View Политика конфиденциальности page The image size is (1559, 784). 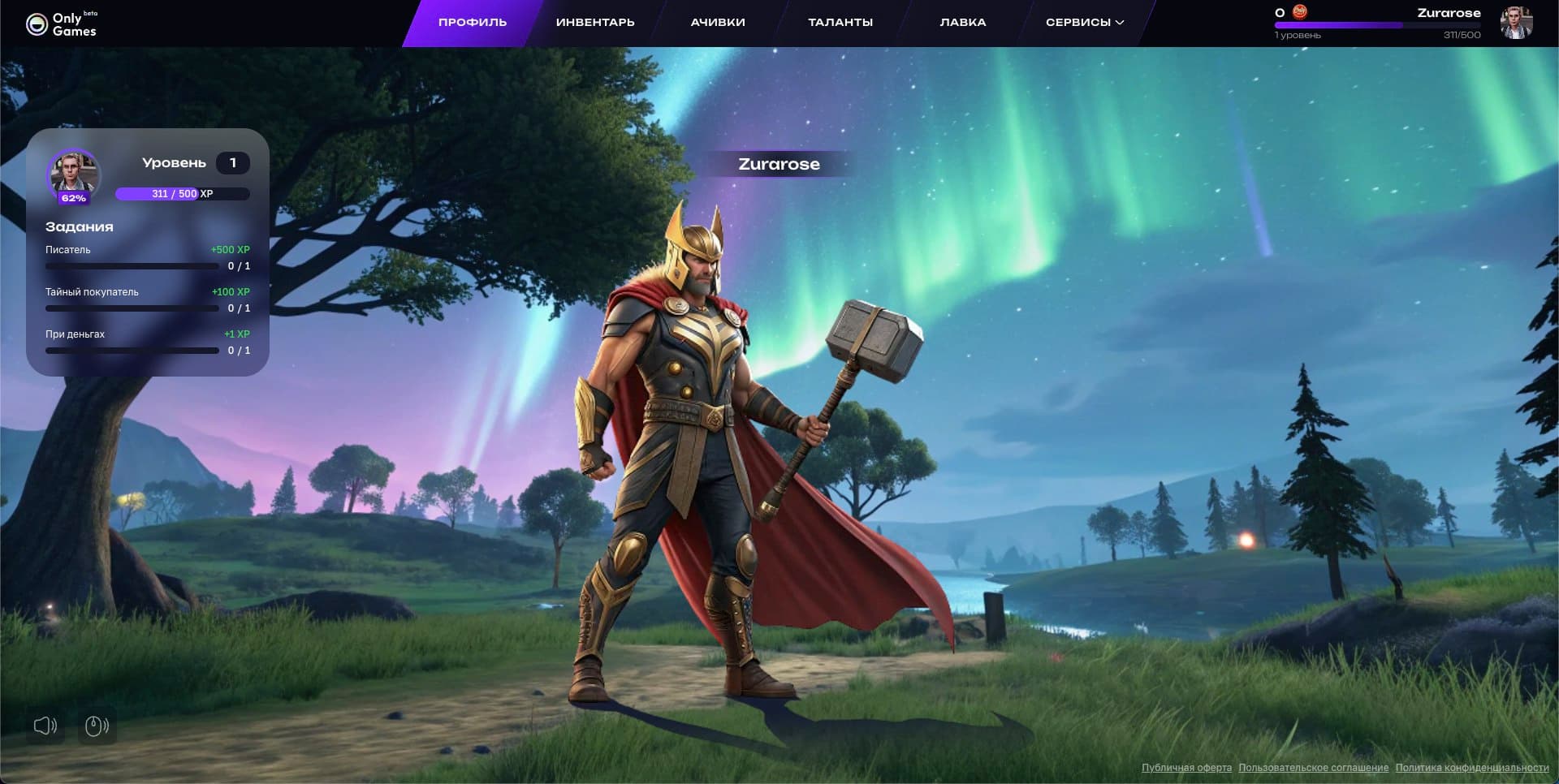(1474, 766)
